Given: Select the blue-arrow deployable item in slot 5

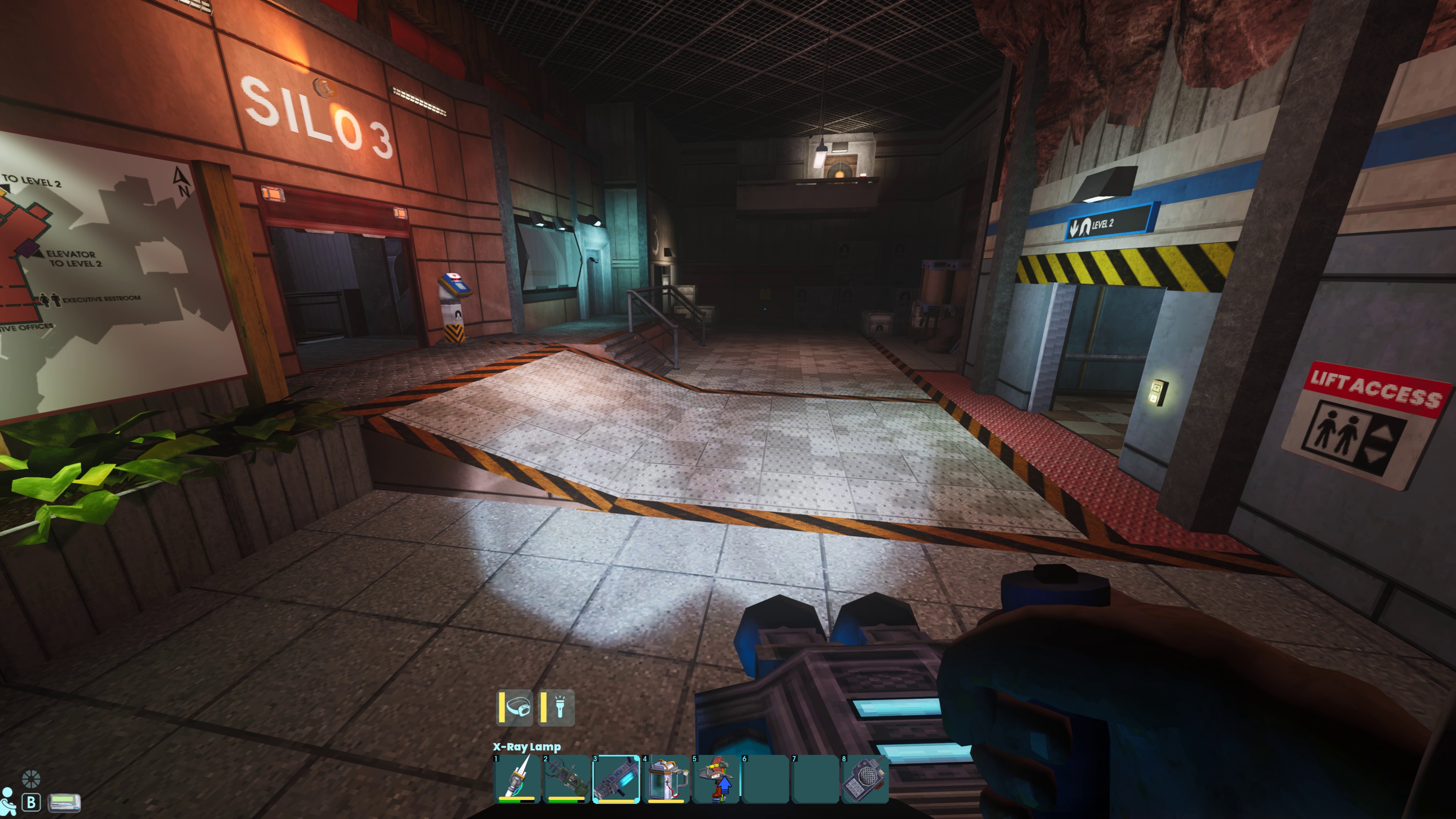Looking at the screenshot, I should [716, 778].
